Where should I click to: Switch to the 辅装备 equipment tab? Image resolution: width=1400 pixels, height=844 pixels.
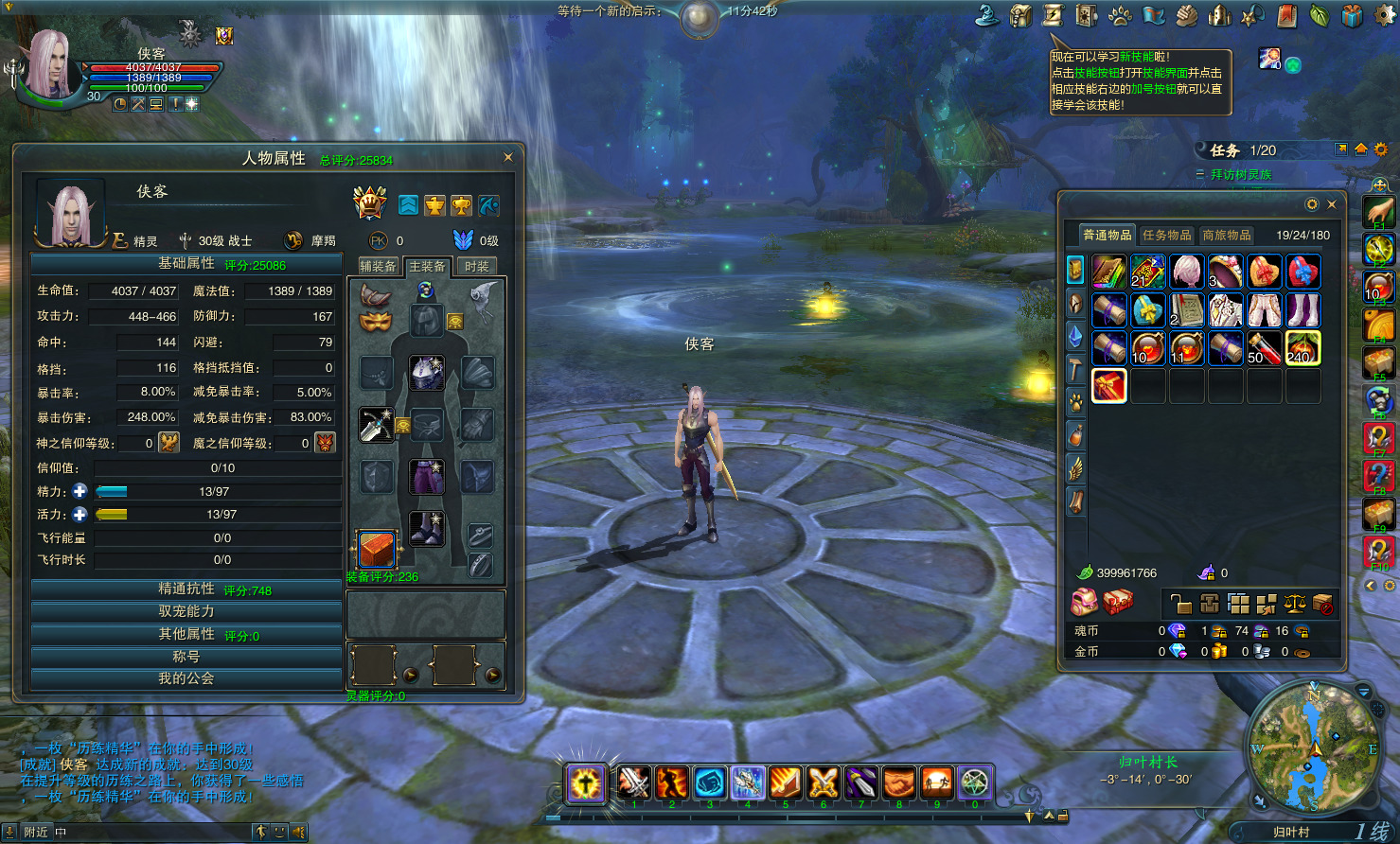[378, 267]
